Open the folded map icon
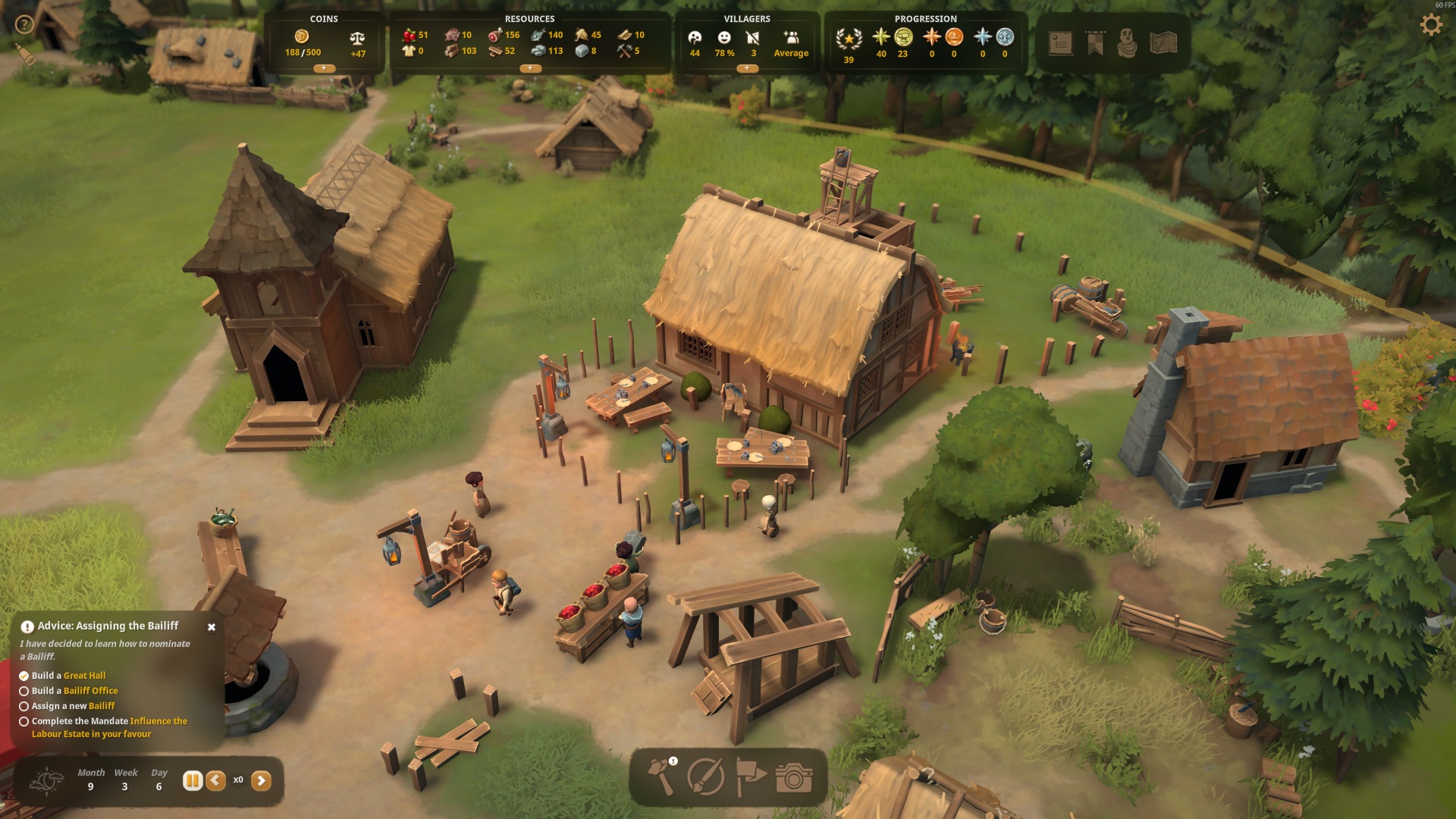 click(x=1163, y=43)
